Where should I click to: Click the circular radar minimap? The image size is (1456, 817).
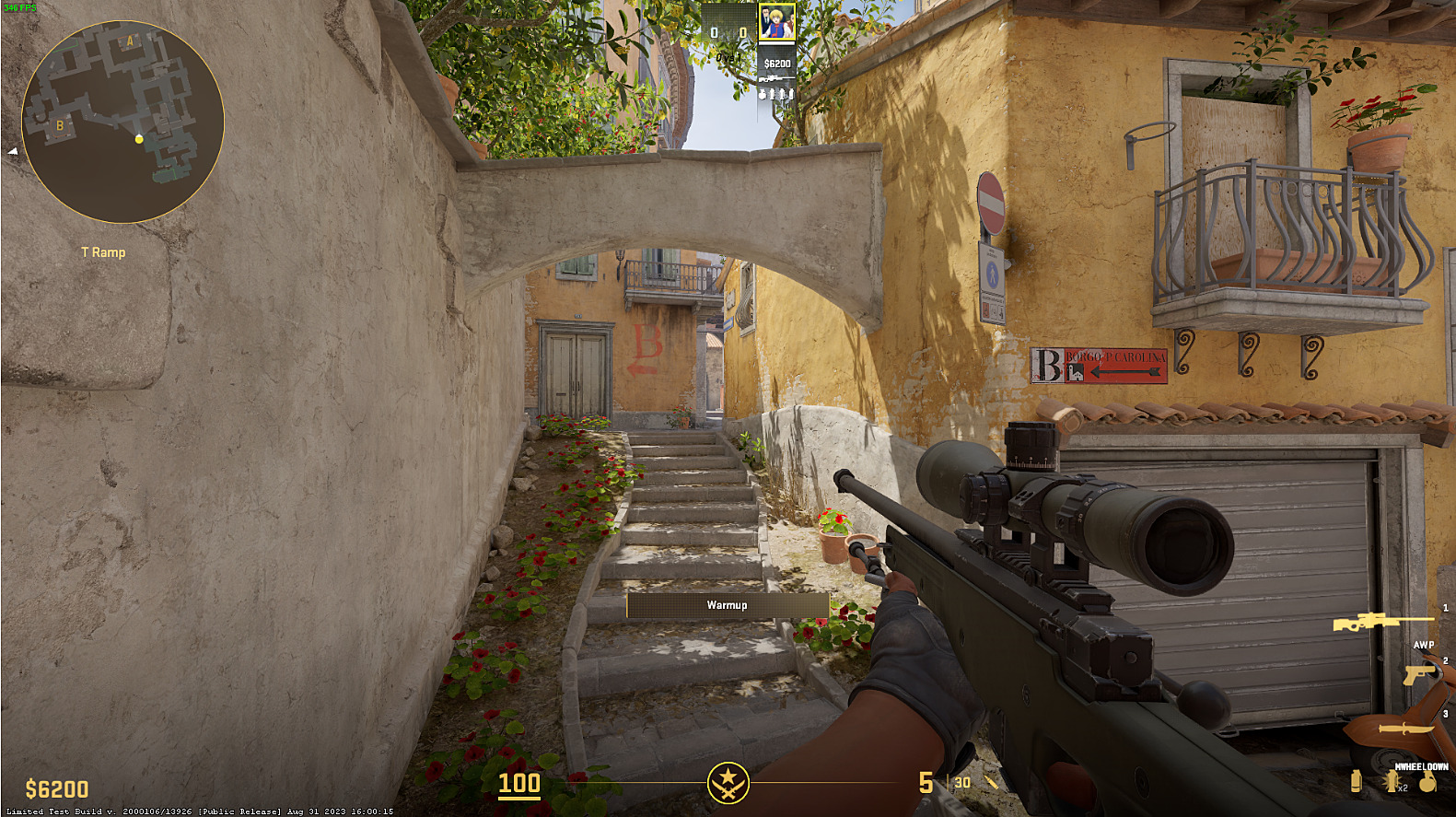[122, 122]
